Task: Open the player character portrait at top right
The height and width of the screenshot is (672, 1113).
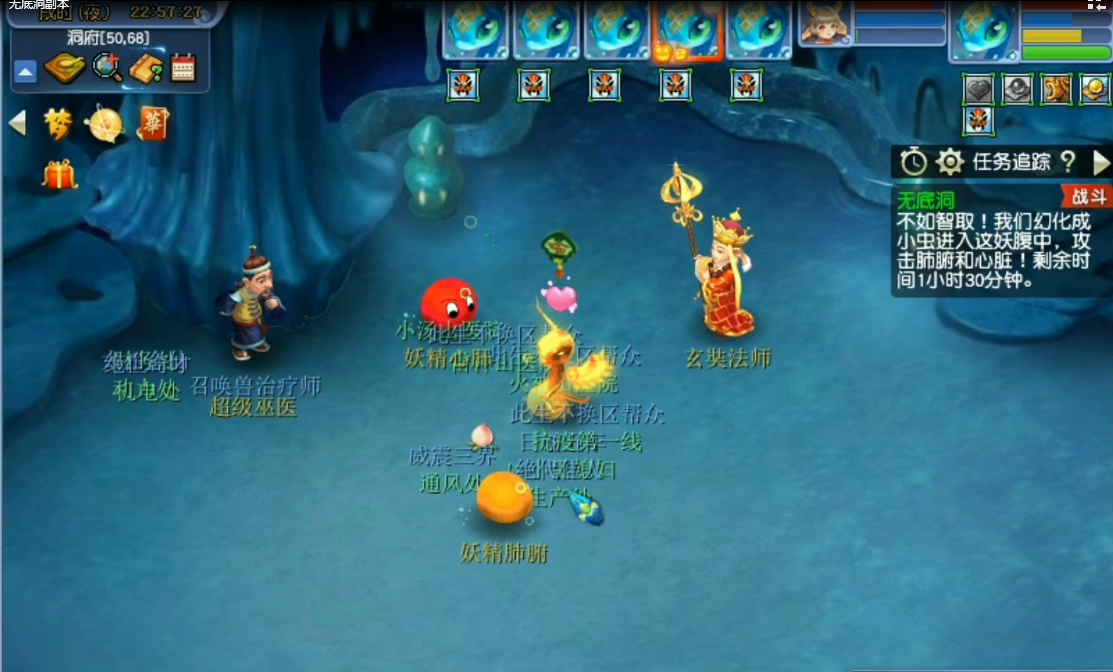Action: click(x=983, y=29)
